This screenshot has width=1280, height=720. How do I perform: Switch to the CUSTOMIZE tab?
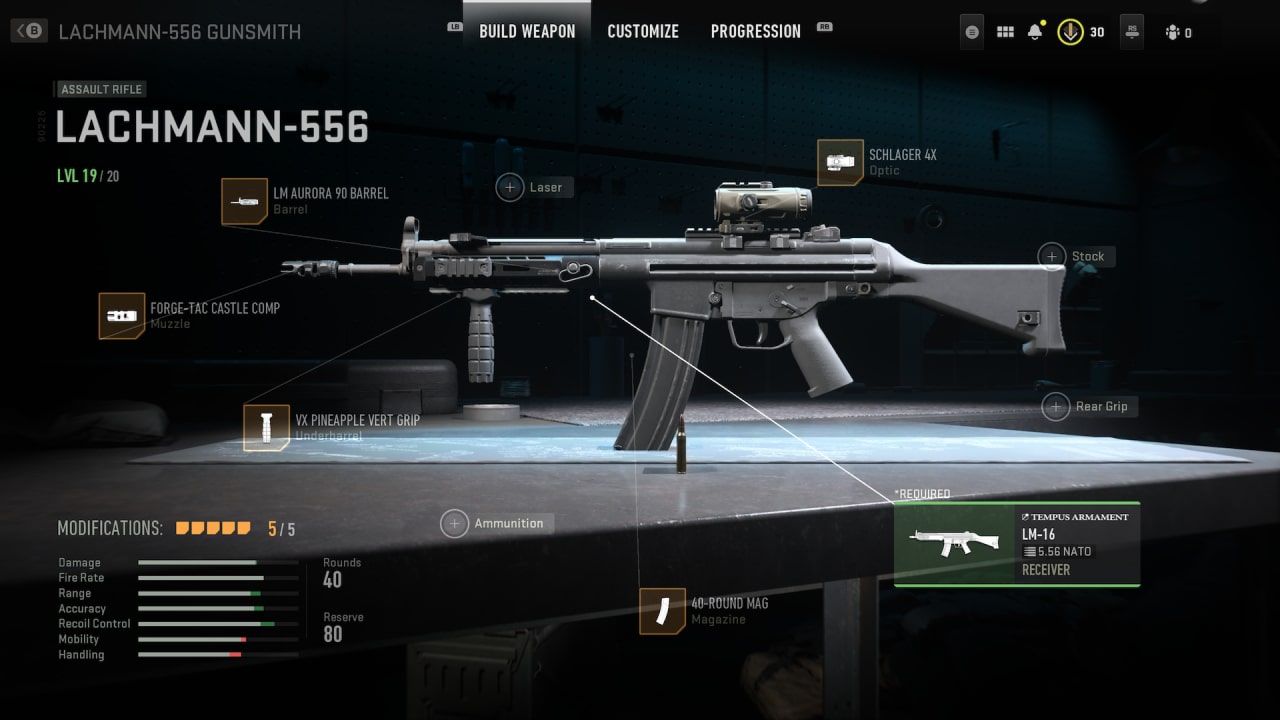[x=643, y=31]
